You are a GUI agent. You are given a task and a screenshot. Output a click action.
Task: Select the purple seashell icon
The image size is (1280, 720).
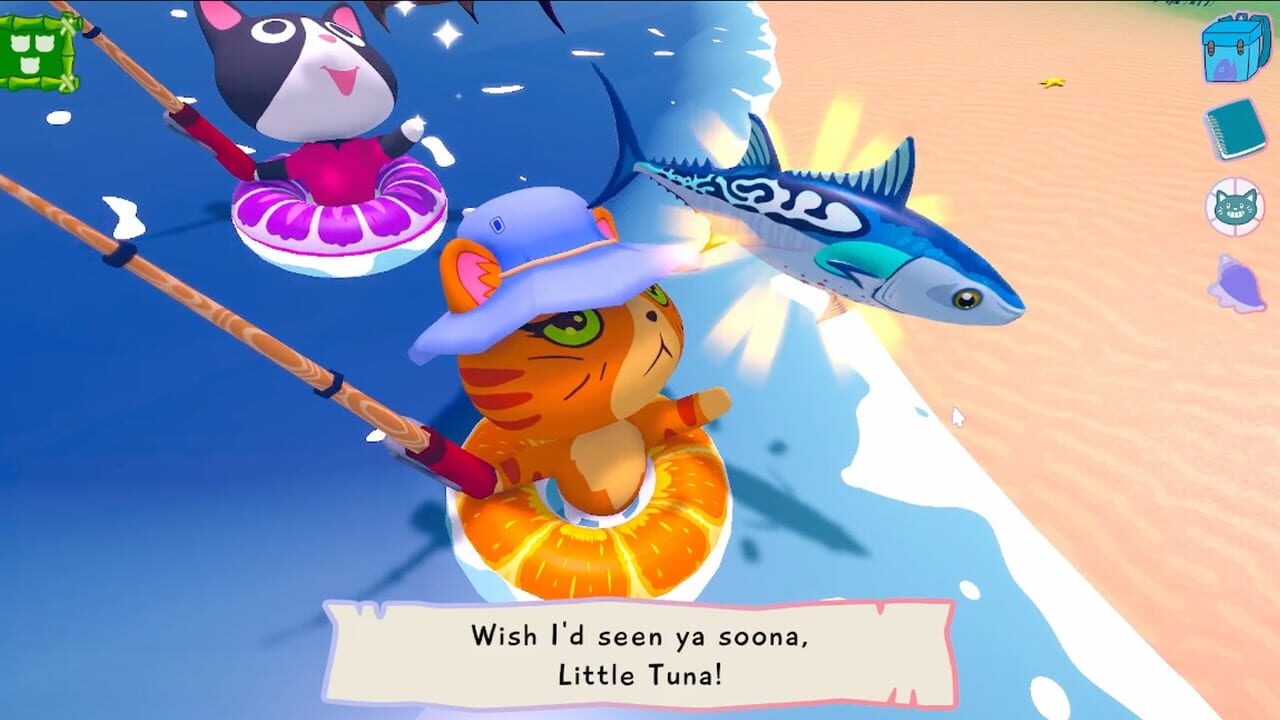pyautogui.click(x=1235, y=284)
